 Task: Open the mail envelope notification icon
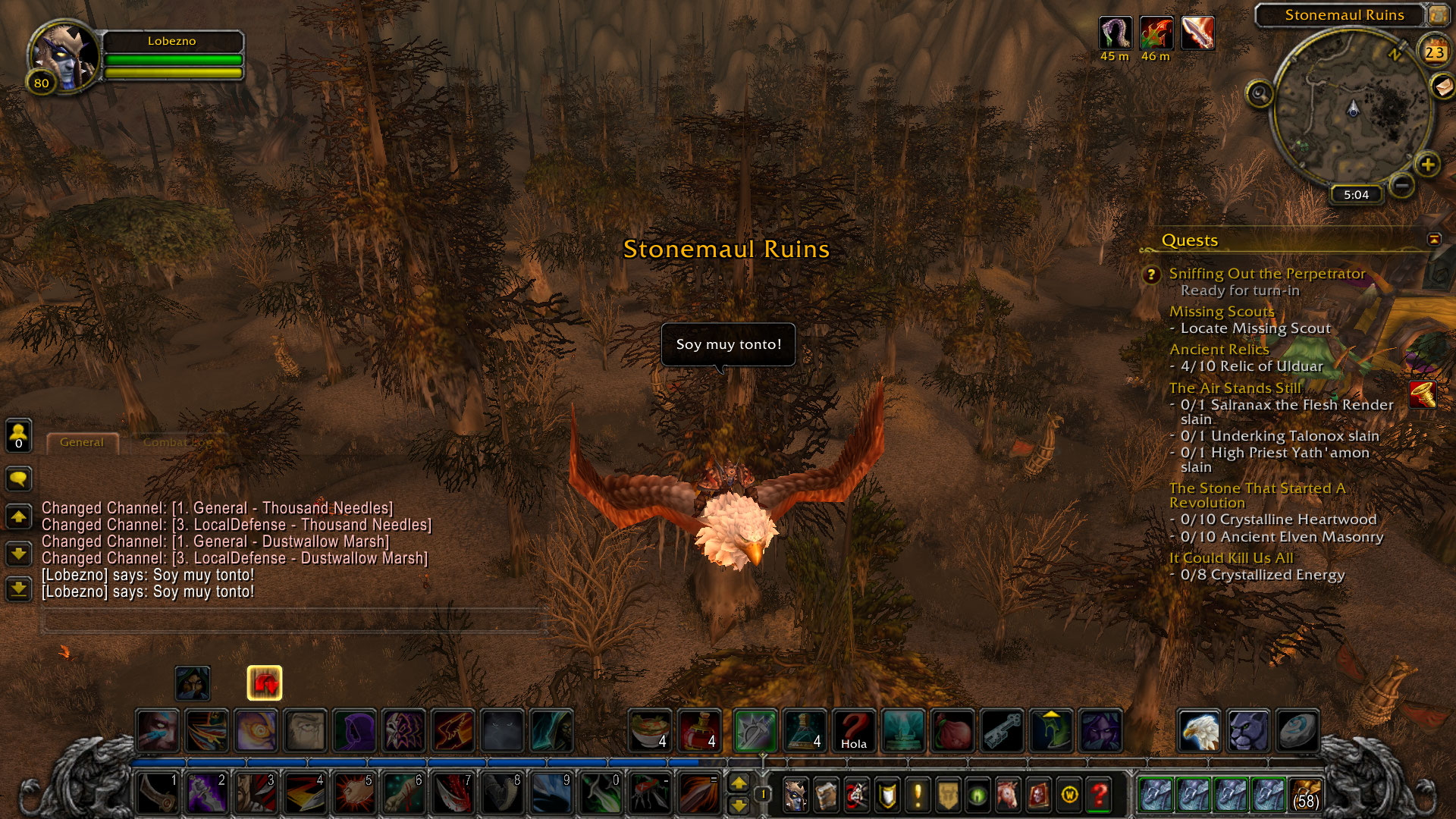click(x=1443, y=86)
